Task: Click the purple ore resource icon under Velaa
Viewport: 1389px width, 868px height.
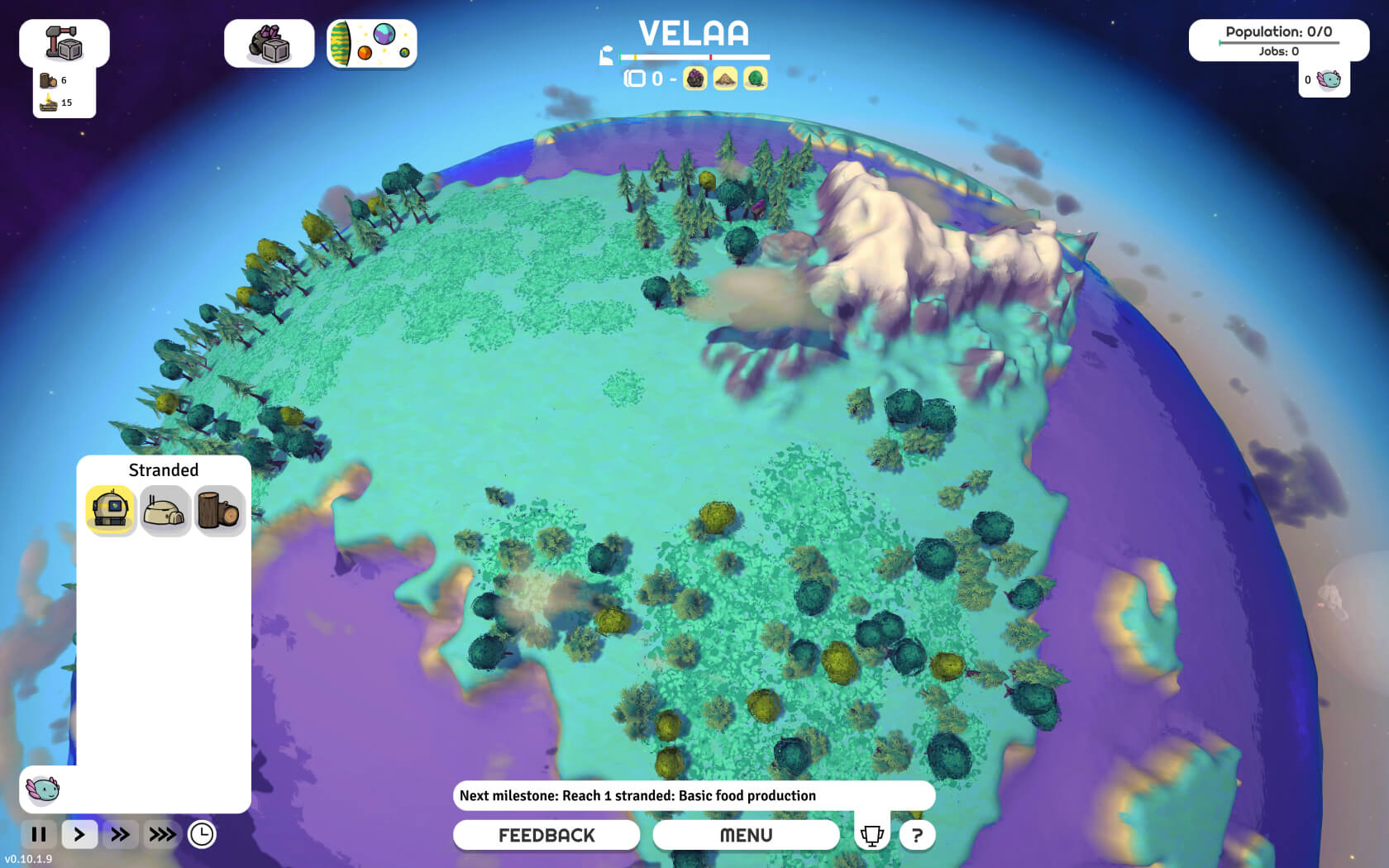Action: pyautogui.click(x=695, y=79)
